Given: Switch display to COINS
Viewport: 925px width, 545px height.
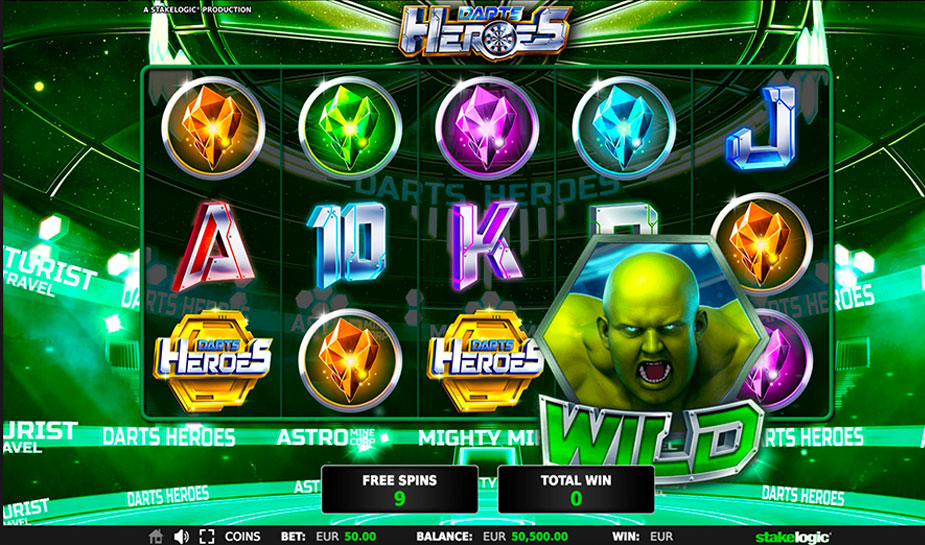Looking at the screenshot, I should click(x=242, y=536).
